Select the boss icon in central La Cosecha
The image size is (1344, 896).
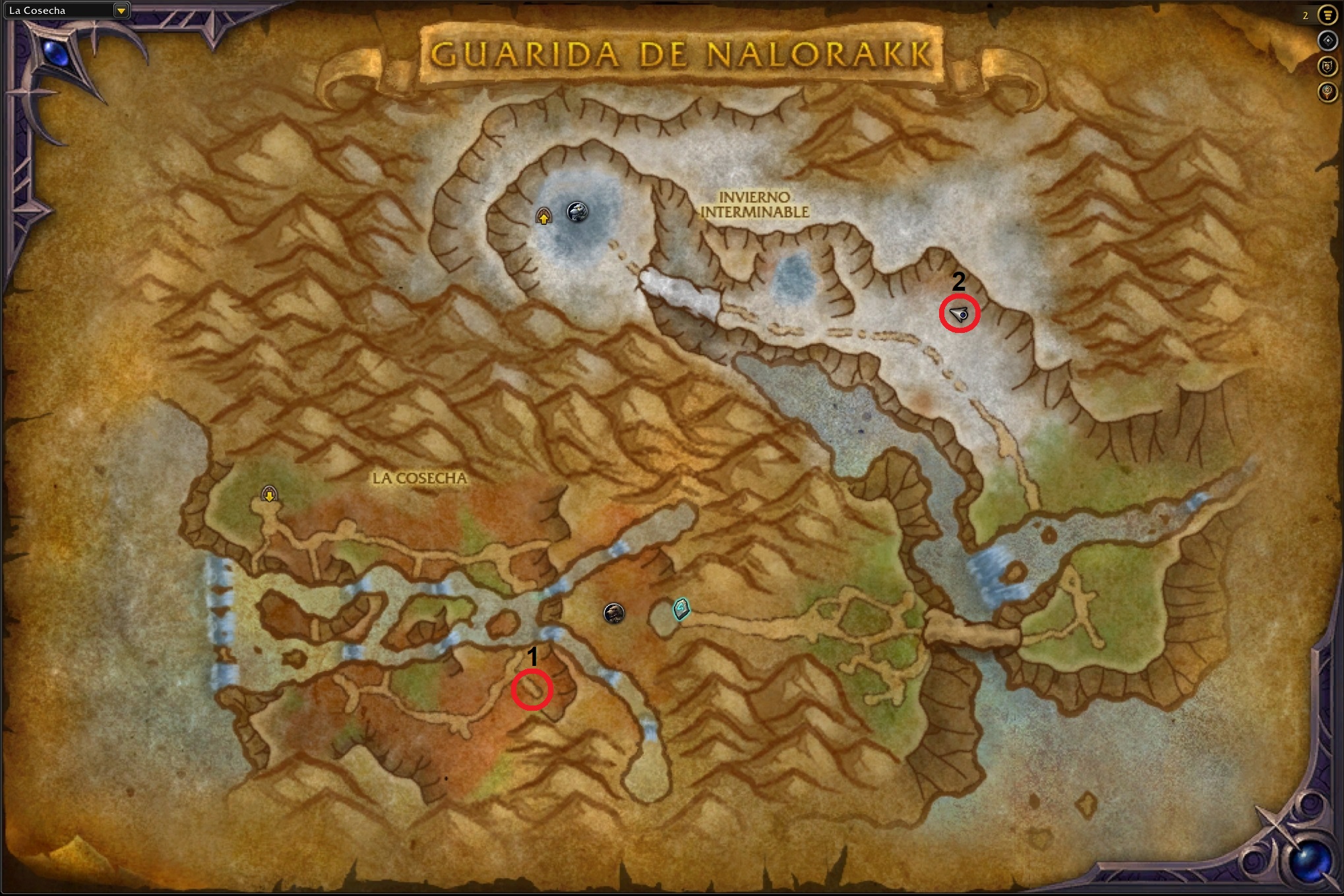(x=614, y=612)
